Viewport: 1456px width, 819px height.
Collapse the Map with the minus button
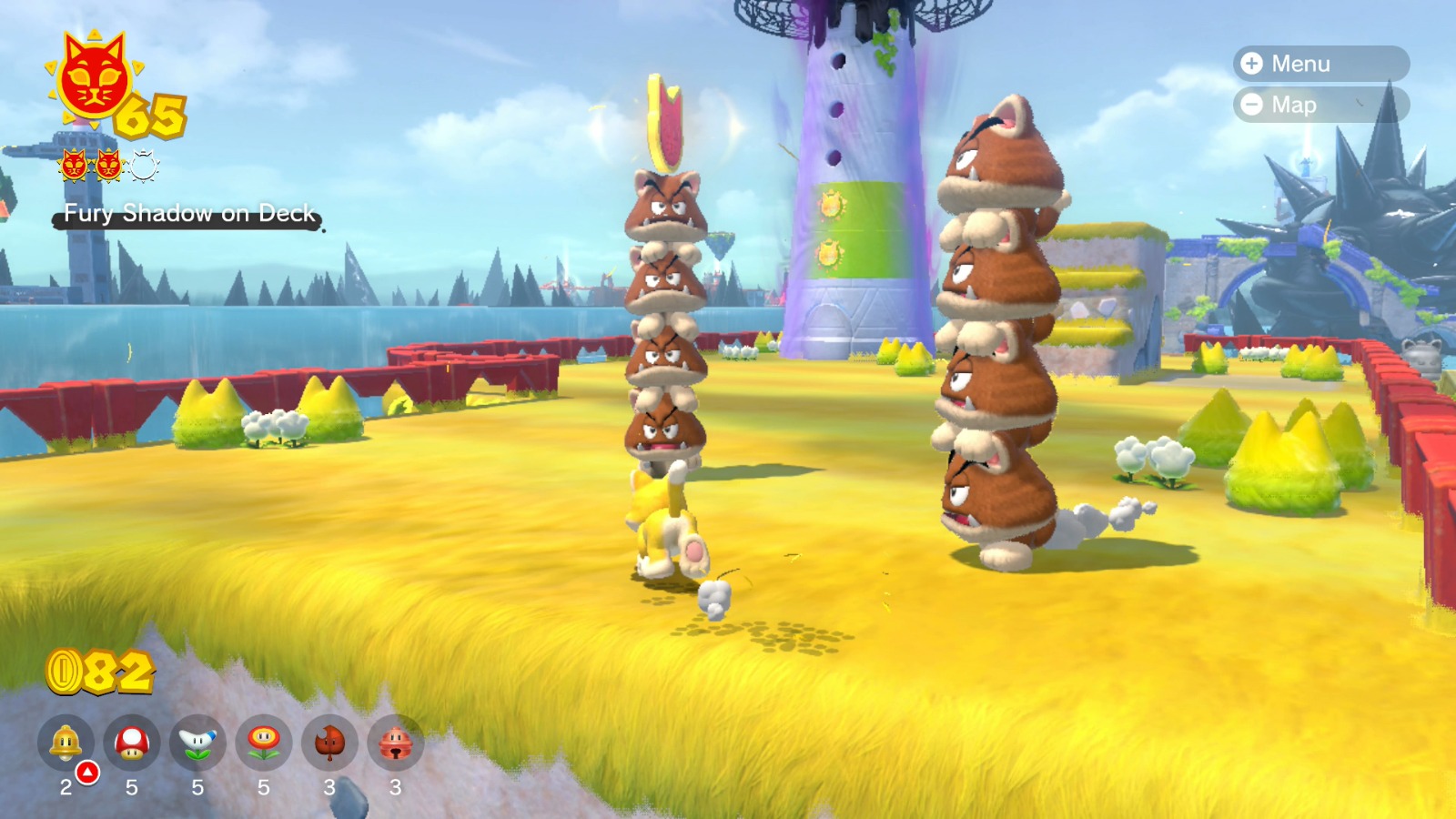point(1253,105)
